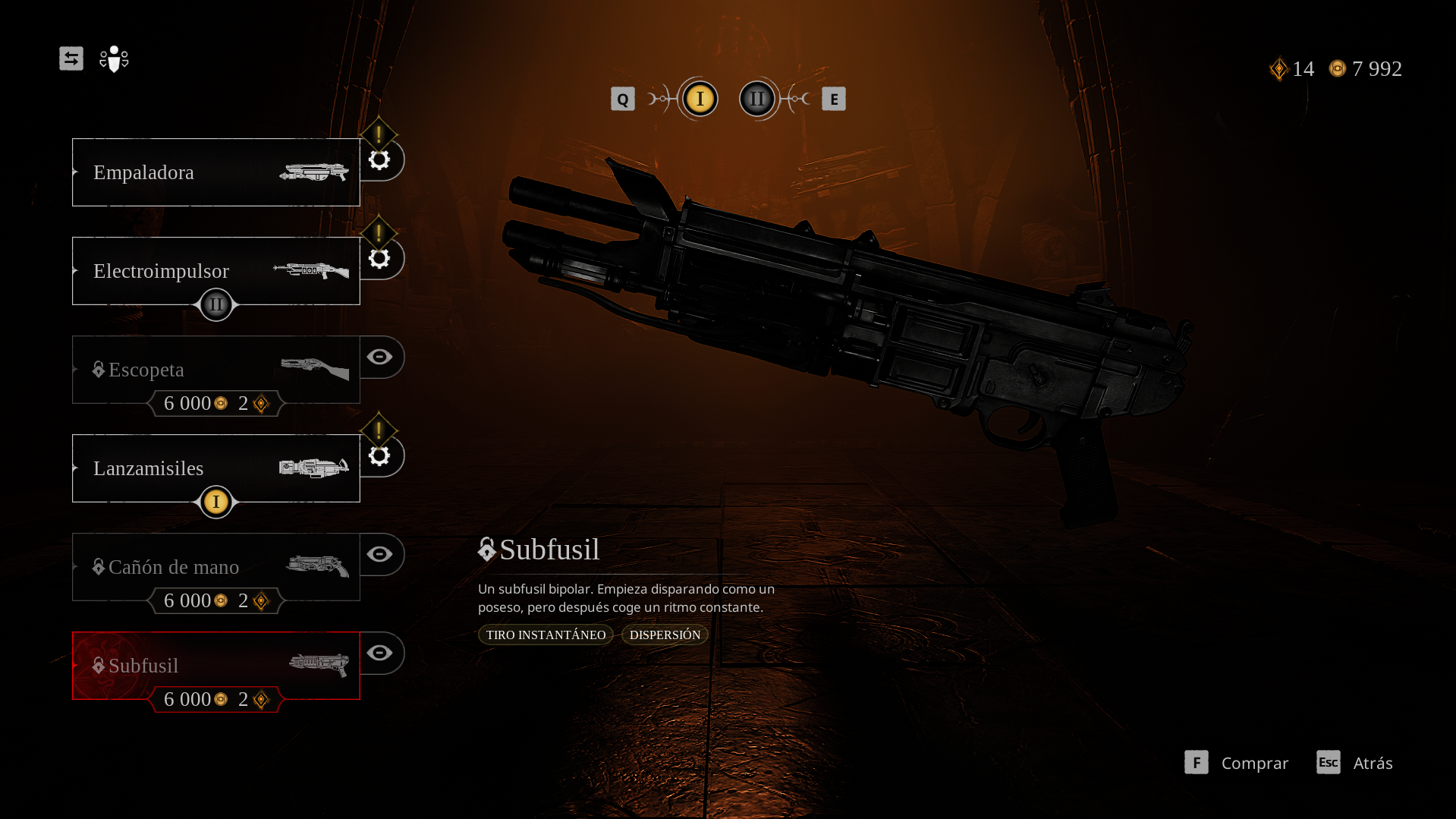Image resolution: width=1456 pixels, height=819 pixels.
Task: Click the swap arrows icon
Action: (71, 58)
